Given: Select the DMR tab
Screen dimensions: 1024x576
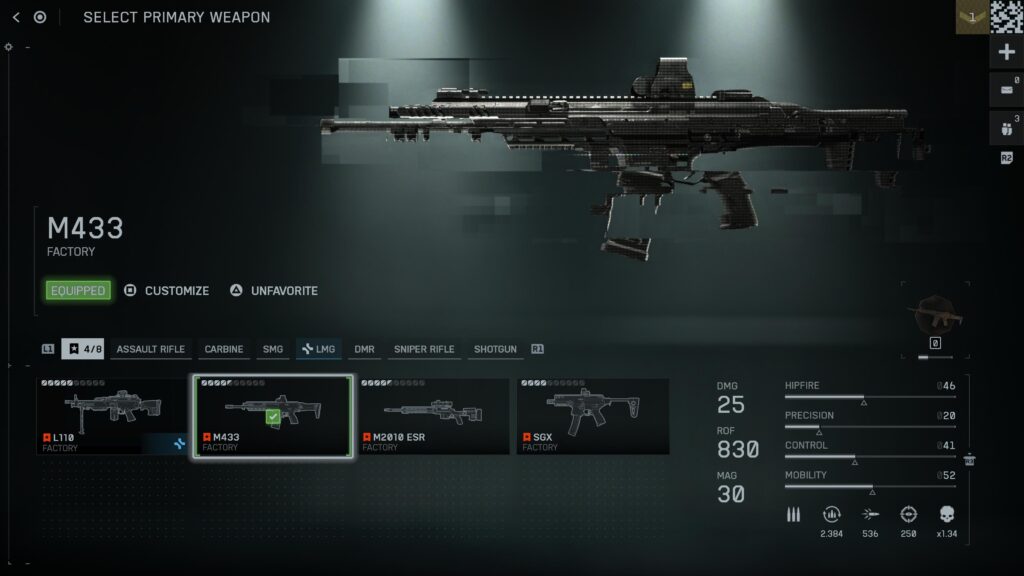Looking at the screenshot, I should (x=364, y=349).
